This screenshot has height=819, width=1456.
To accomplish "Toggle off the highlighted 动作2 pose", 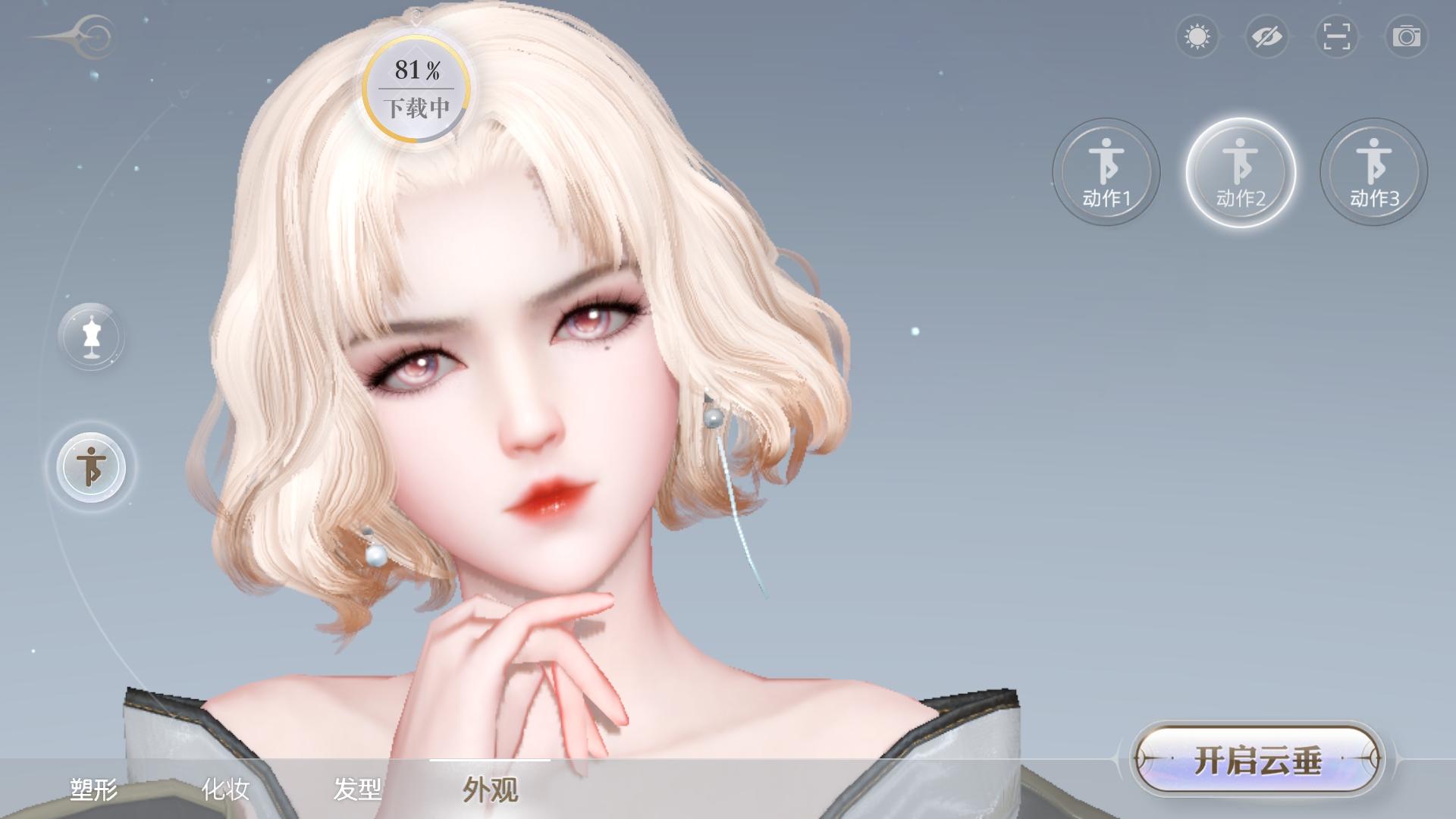I will click(x=1239, y=173).
